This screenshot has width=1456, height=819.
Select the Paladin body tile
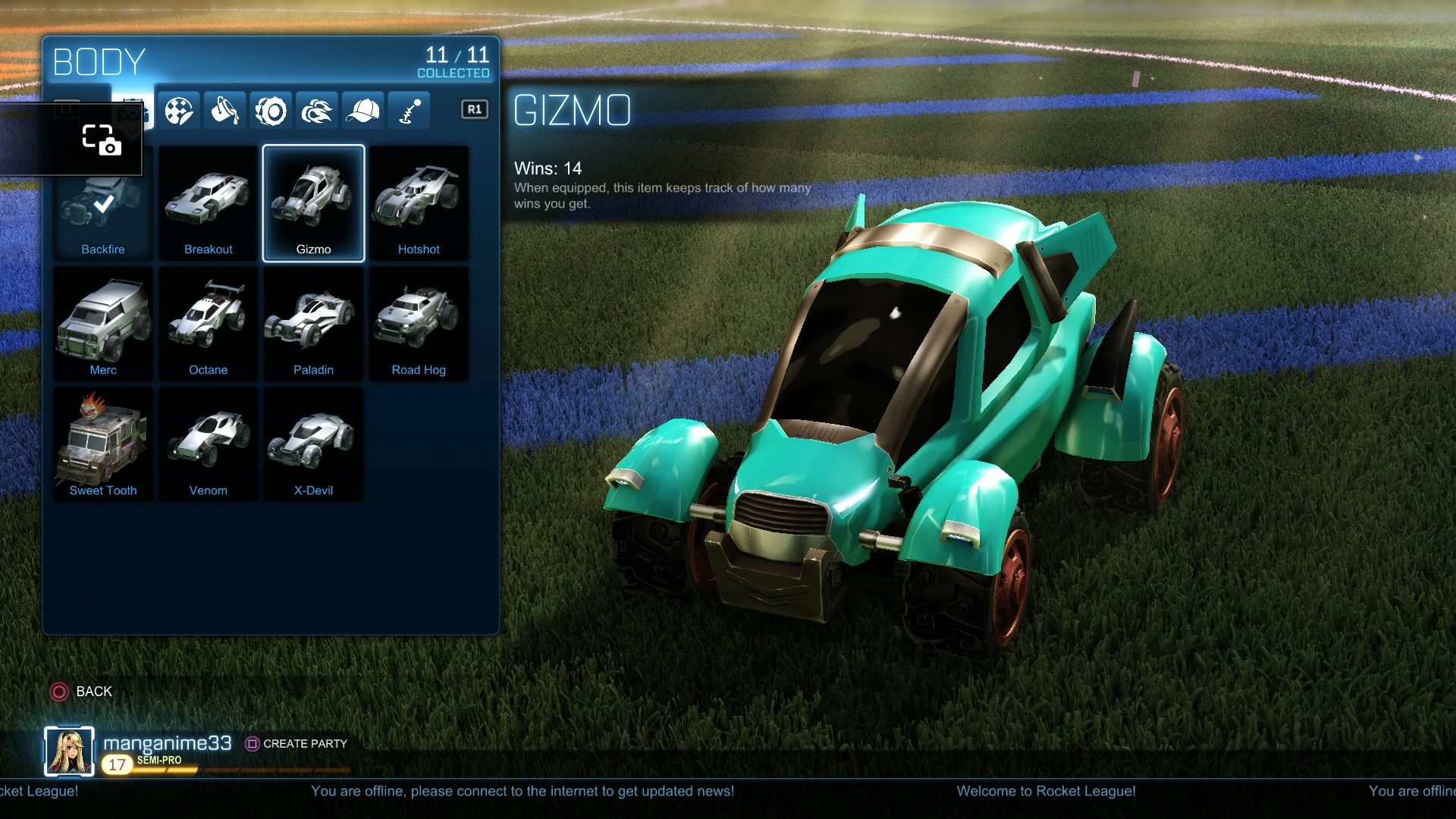pos(313,324)
